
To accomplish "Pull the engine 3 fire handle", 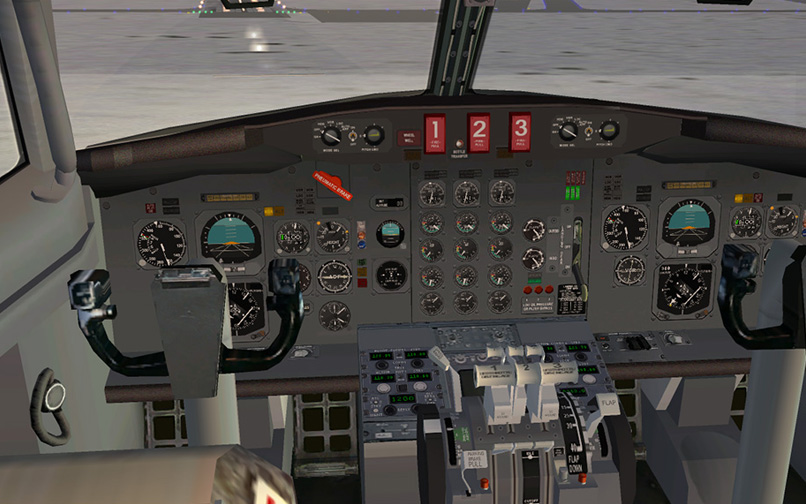I will click(520, 131).
